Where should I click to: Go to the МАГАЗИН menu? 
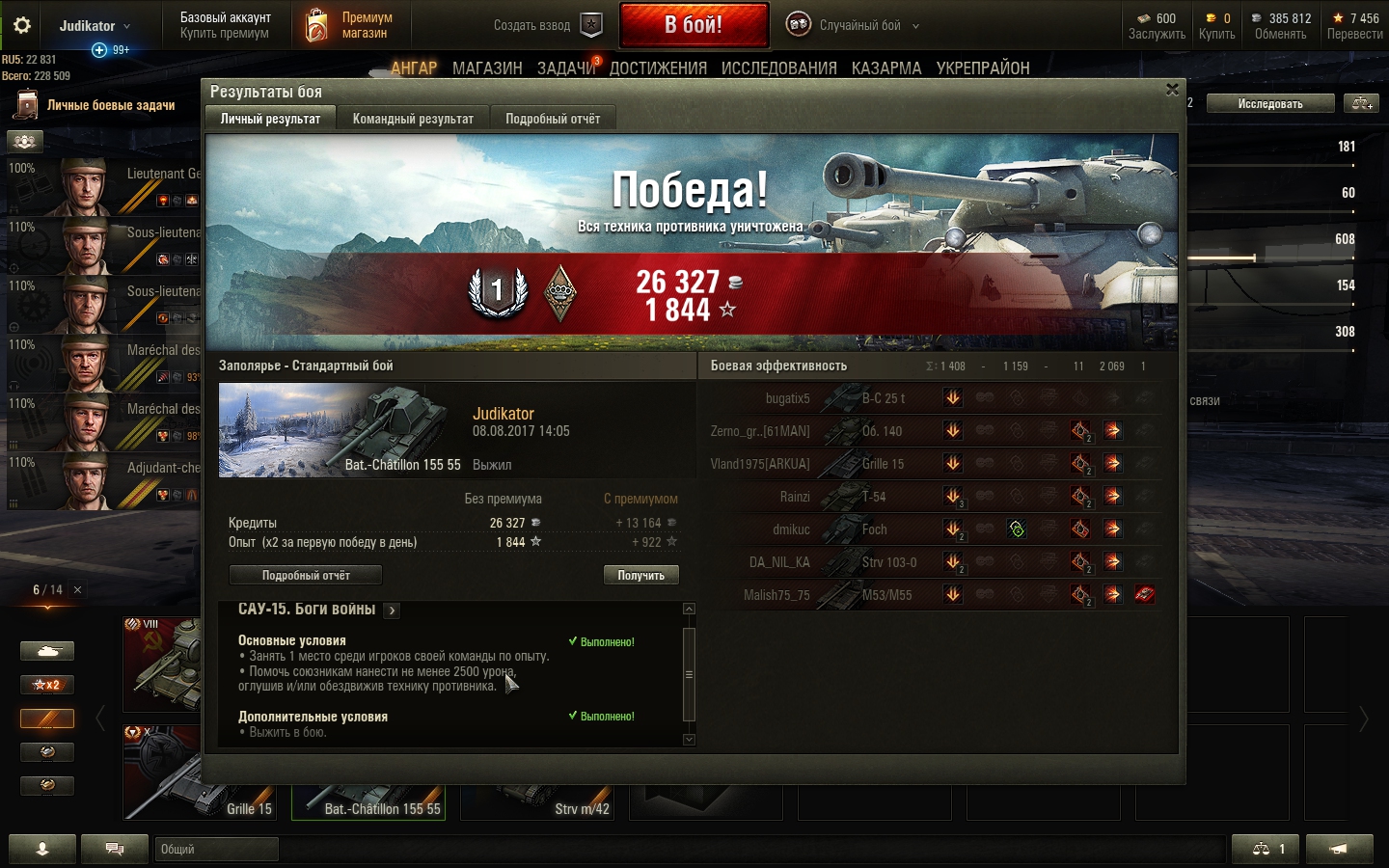click(487, 68)
